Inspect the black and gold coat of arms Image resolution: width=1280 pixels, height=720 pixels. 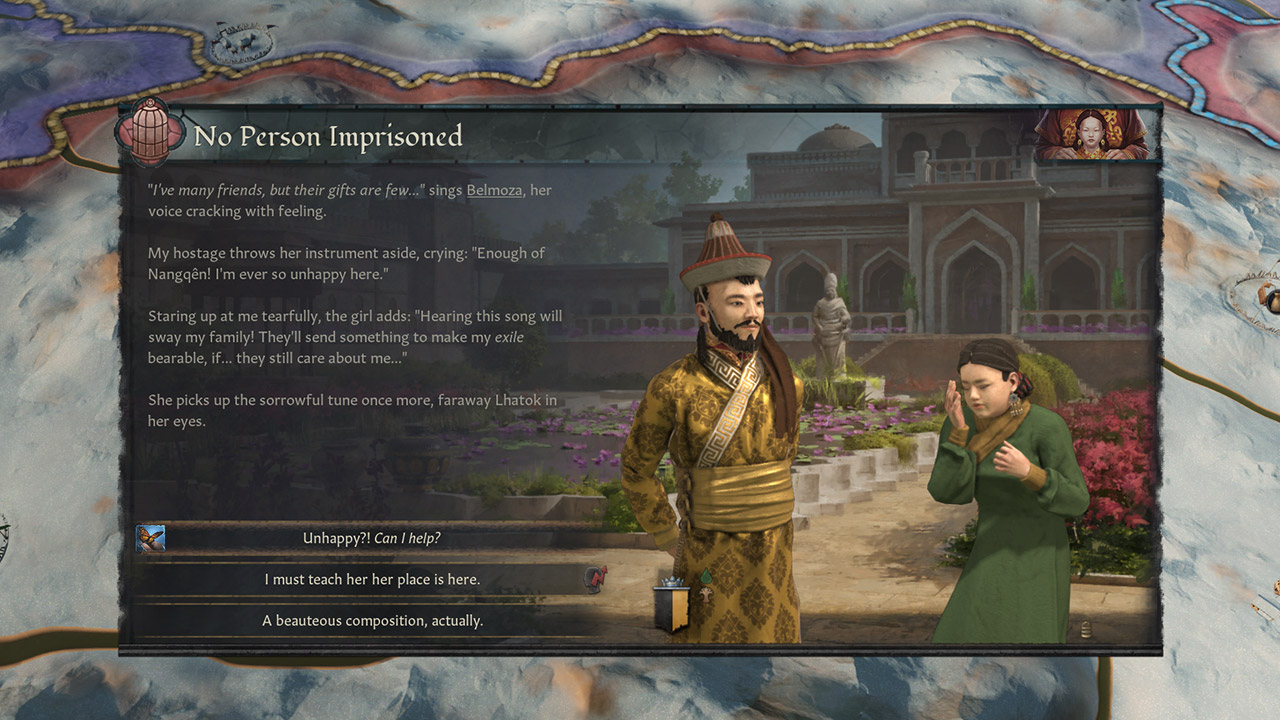[x=670, y=608]
